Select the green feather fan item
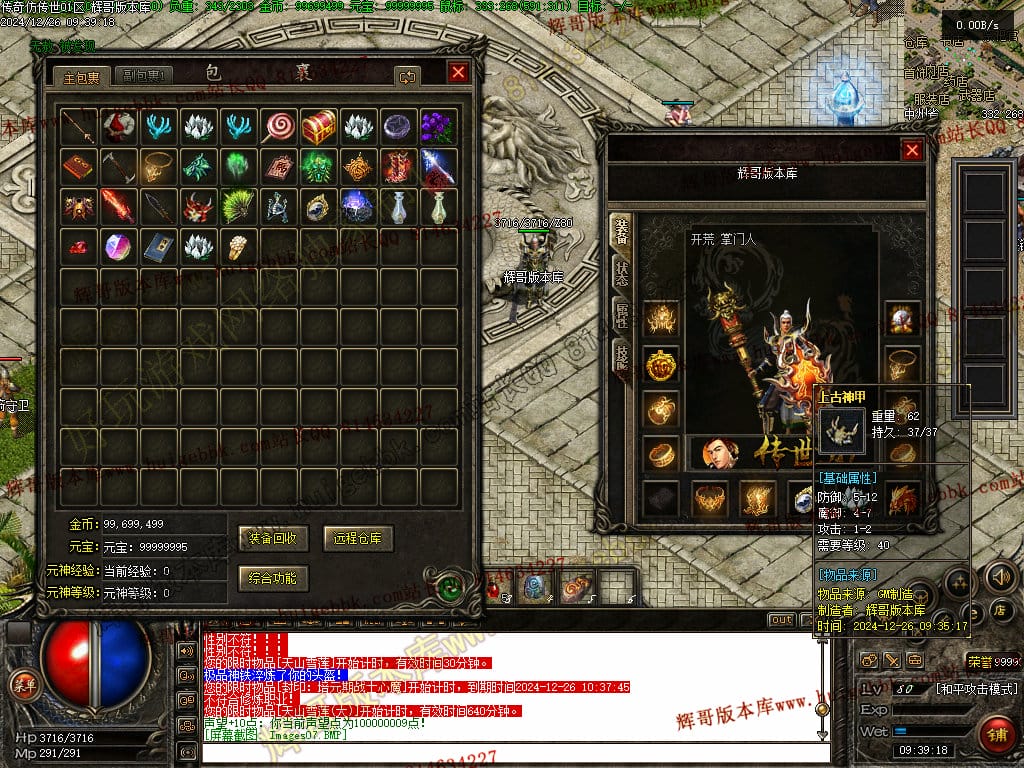The width and height of the screenshot is (1024, 768). tap(238, 206)
